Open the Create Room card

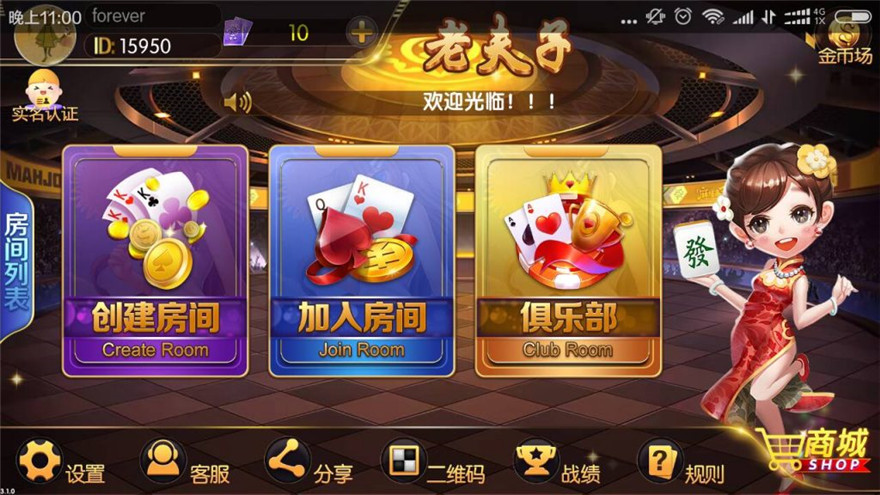coord(155,260)
